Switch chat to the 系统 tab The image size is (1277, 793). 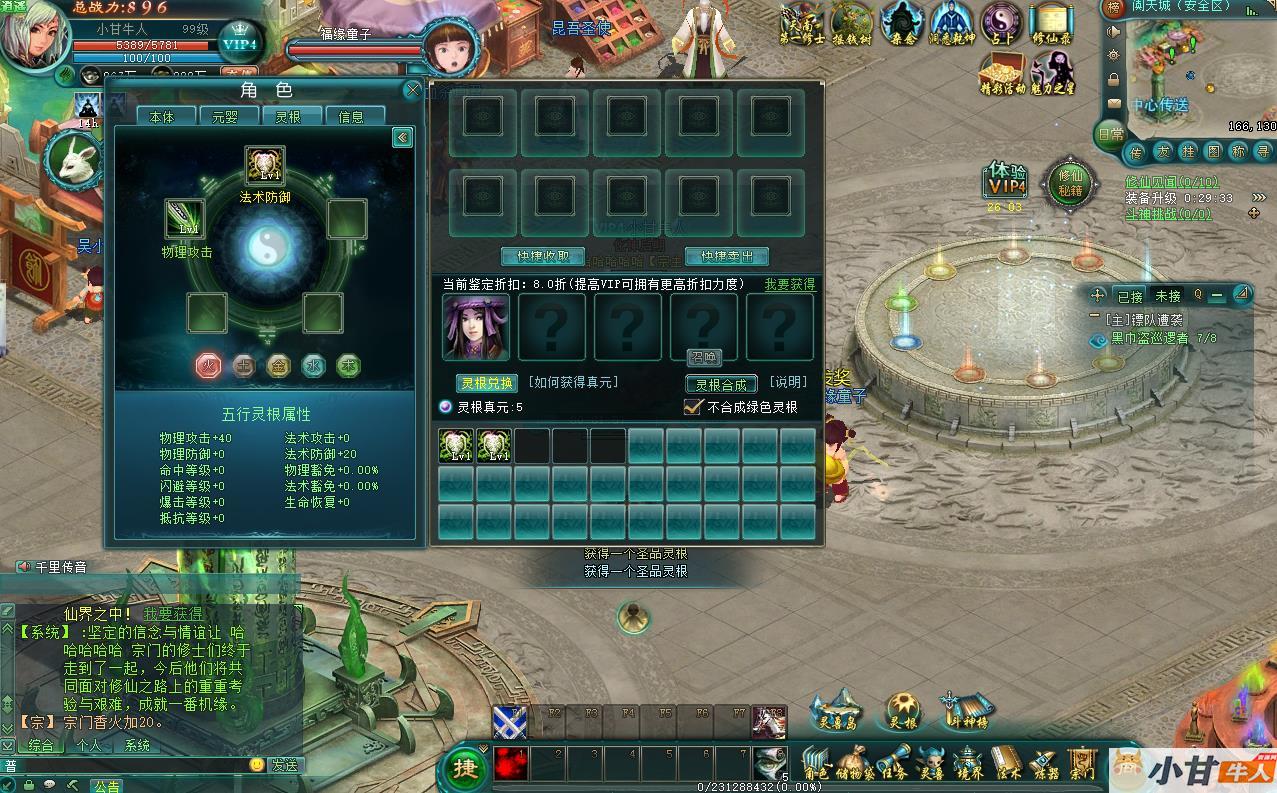pyautogui.click(x=137, y=745)
